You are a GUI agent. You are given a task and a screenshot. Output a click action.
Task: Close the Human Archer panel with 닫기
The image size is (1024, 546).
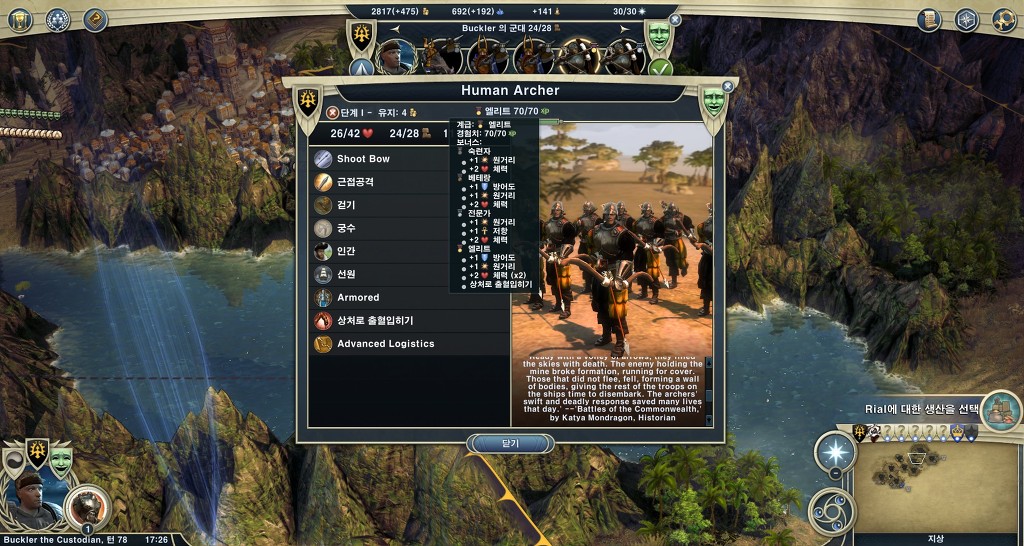coord(510,443)
